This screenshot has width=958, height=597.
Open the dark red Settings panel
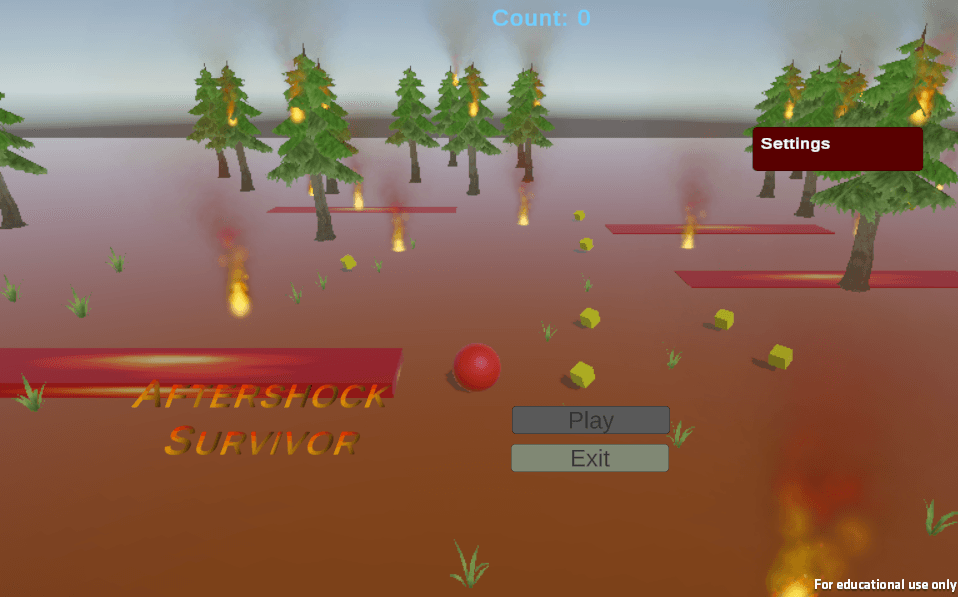[x=837, y=148]
